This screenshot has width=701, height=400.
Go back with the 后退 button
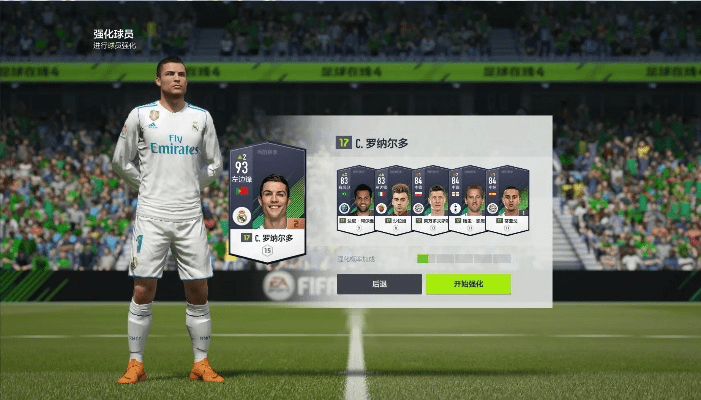pyautogui.click(x=379, y=284)
